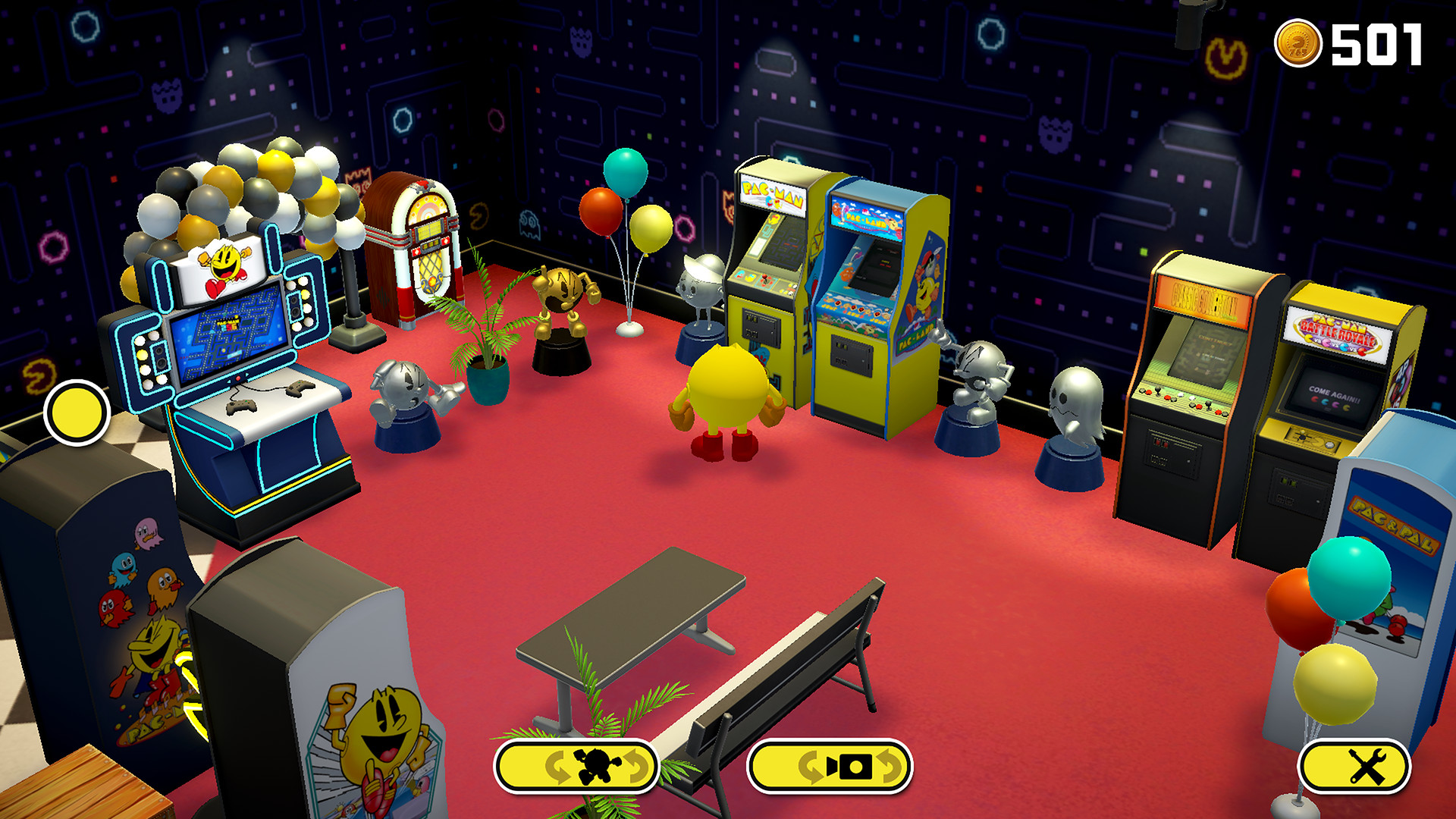
Task: Click the gold Pac-Man trophy statue
Action: click(x=563, y=300)
